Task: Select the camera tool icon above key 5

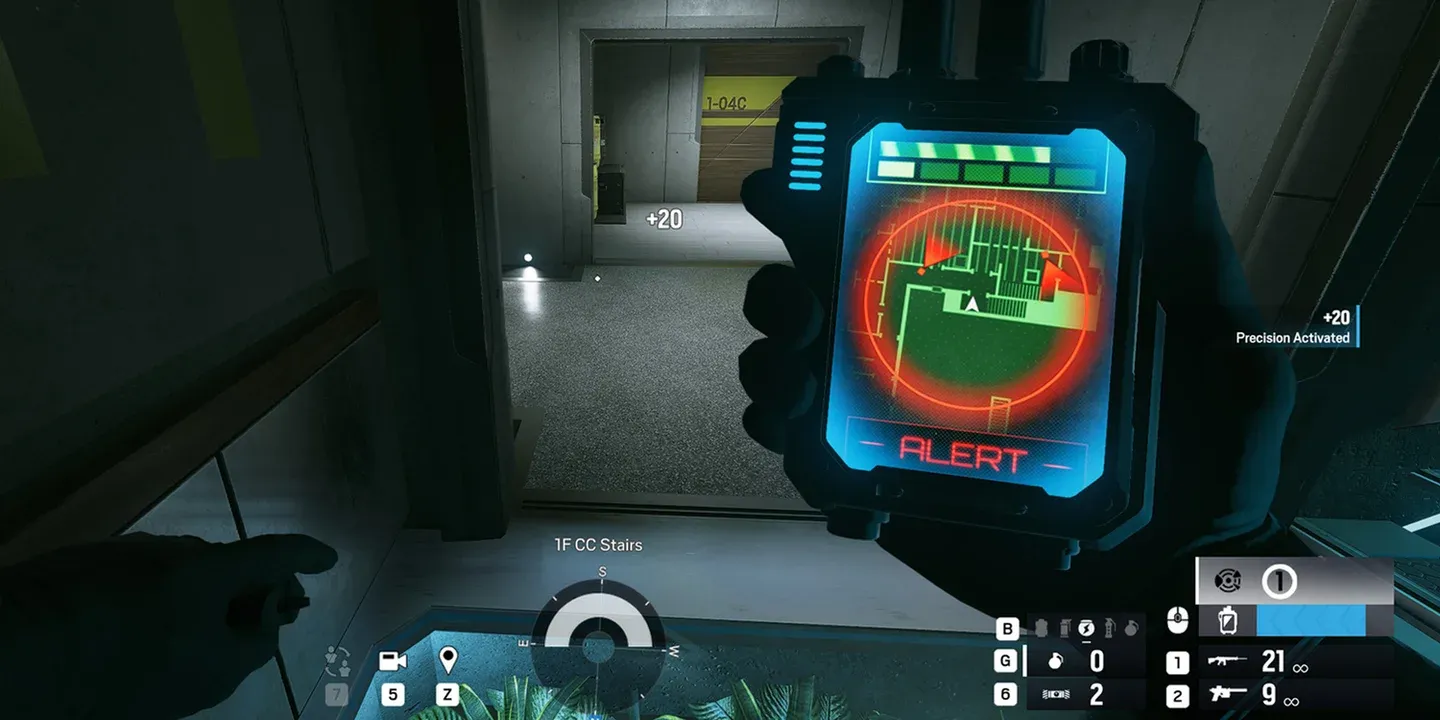Action: pyautogui.click(x=395, y=659)
